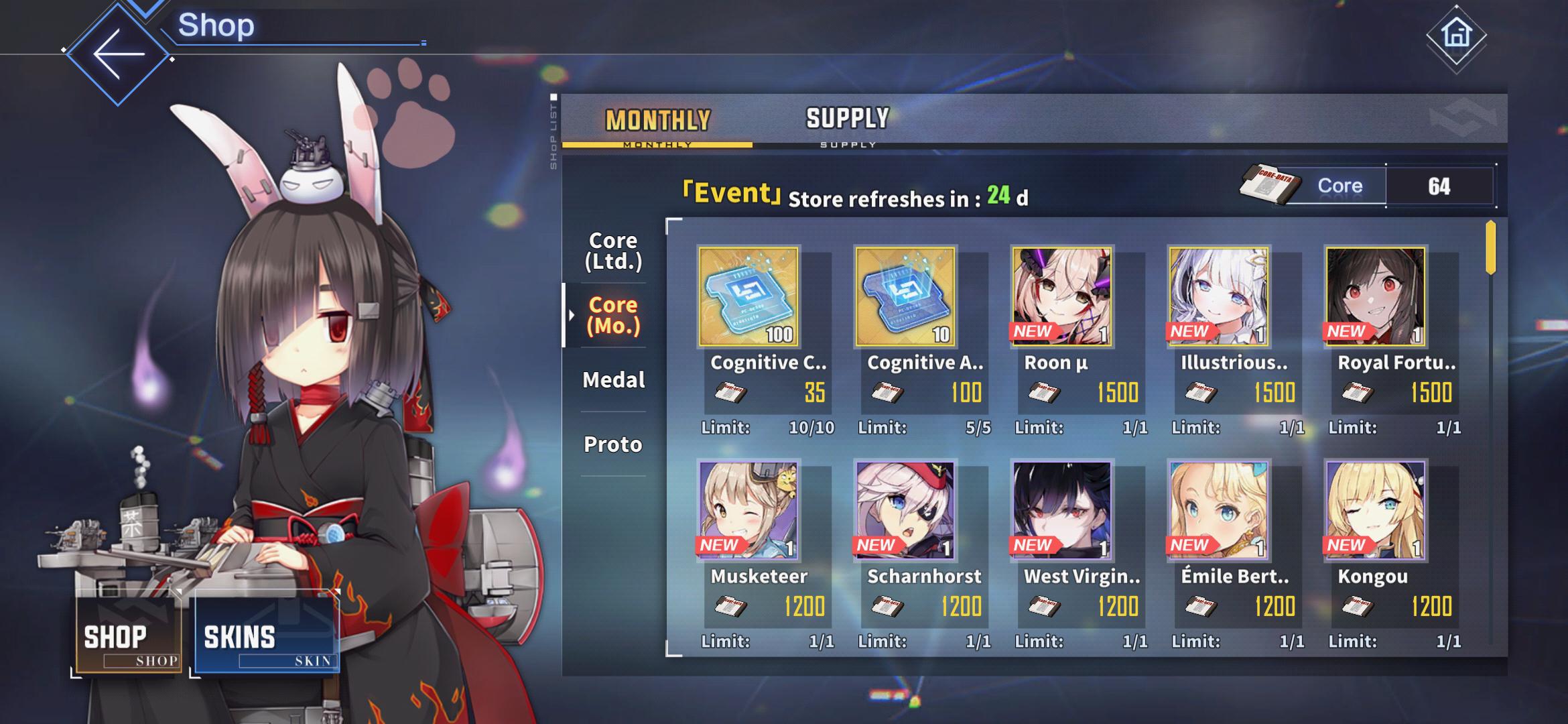Viewport: 1568px width, 724px height.
Task: Click the Core balance showing 64
Action: [x=1438, y=186]
